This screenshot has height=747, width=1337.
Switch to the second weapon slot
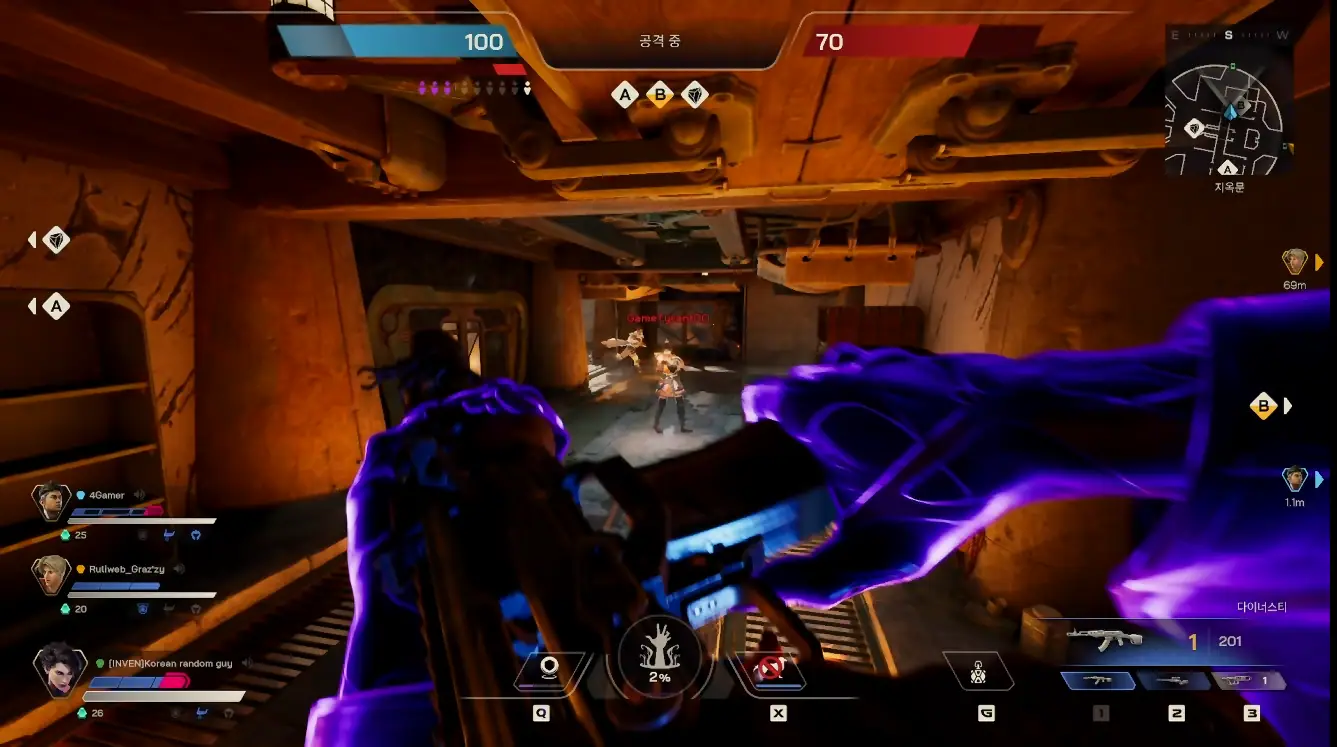(x=1175, y=680)
